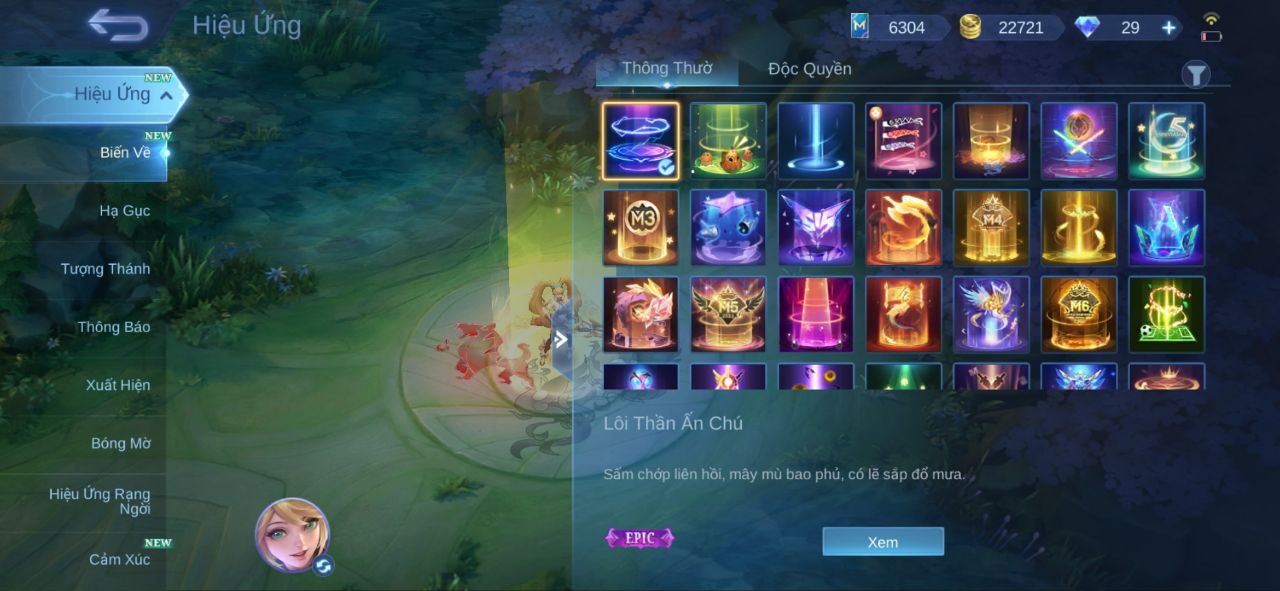This screenshot has height=591, width=1280.
Task: Open the Cảm Xúc category
Action: point(119,559)
